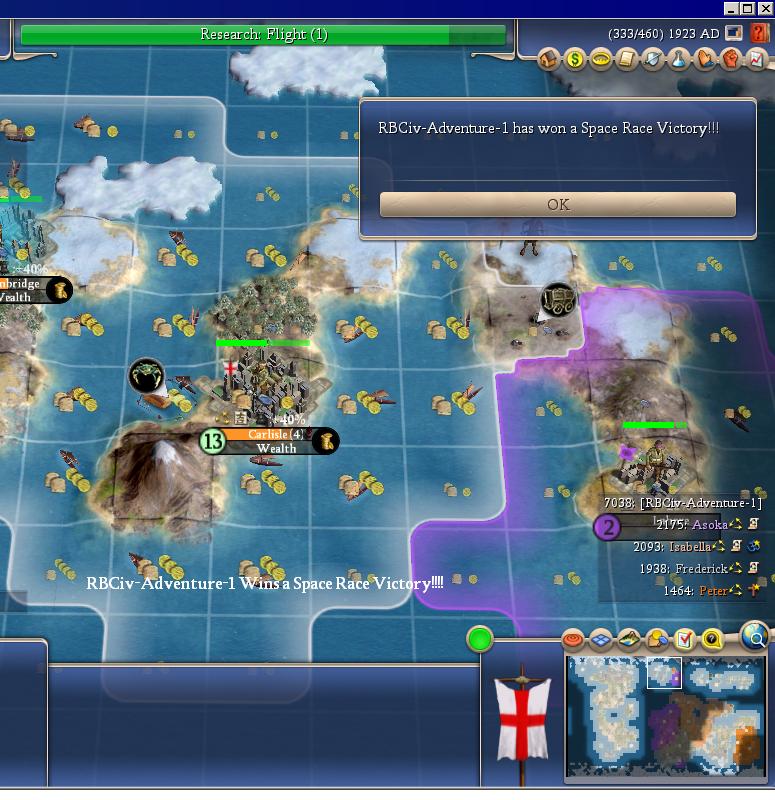Image resolution: width=775 pixels, height=800 pixels.
Task: Toggle the checkmark scores display button
Action: pyautogui.click(x=685, y=640)
